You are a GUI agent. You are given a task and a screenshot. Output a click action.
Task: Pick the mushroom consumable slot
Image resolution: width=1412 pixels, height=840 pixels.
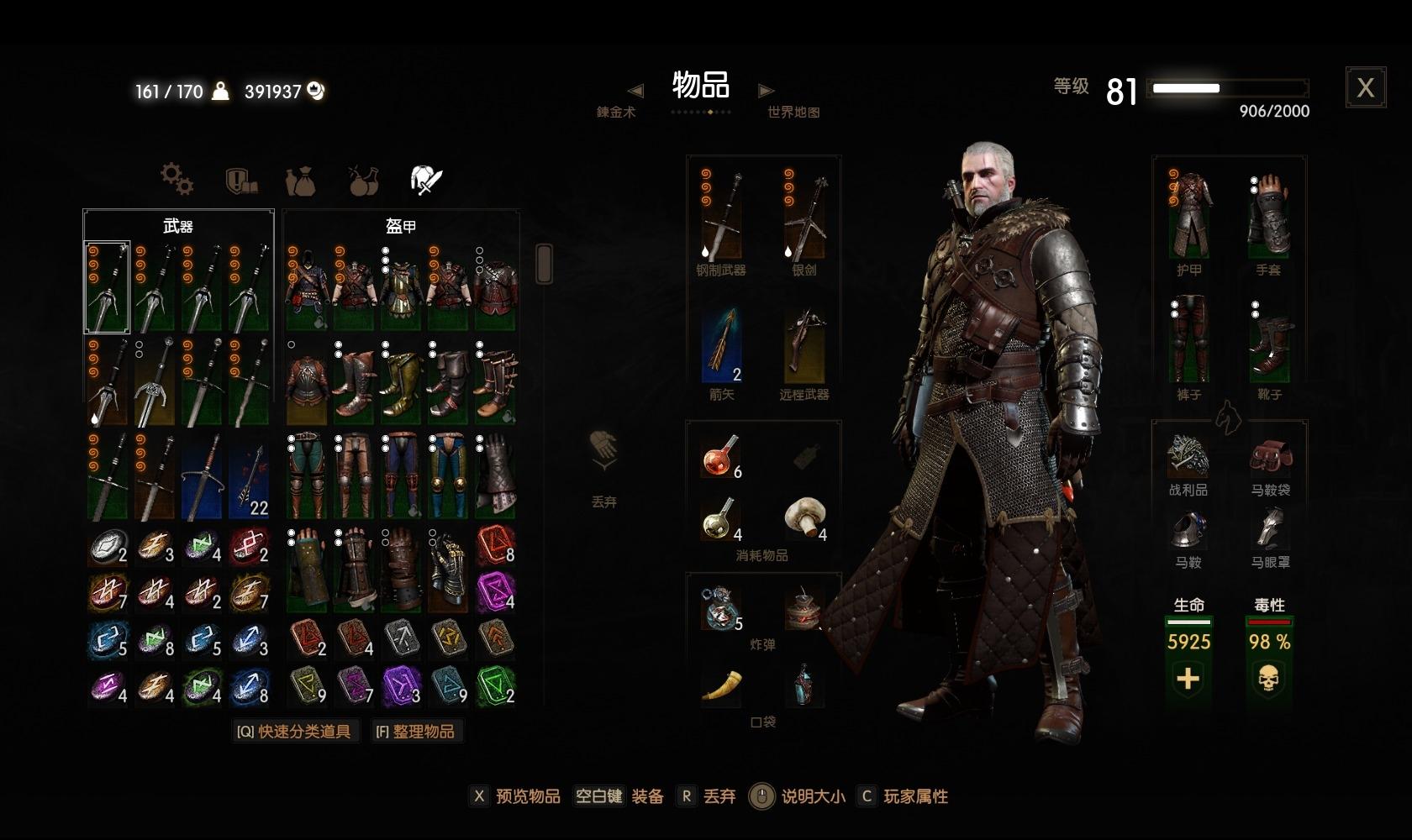coord(805,518)
